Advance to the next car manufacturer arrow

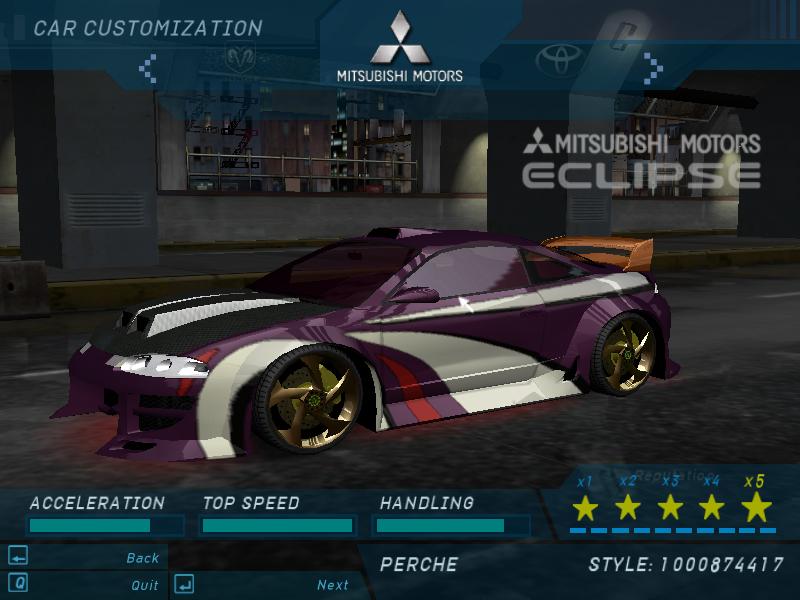click(653, 67)
